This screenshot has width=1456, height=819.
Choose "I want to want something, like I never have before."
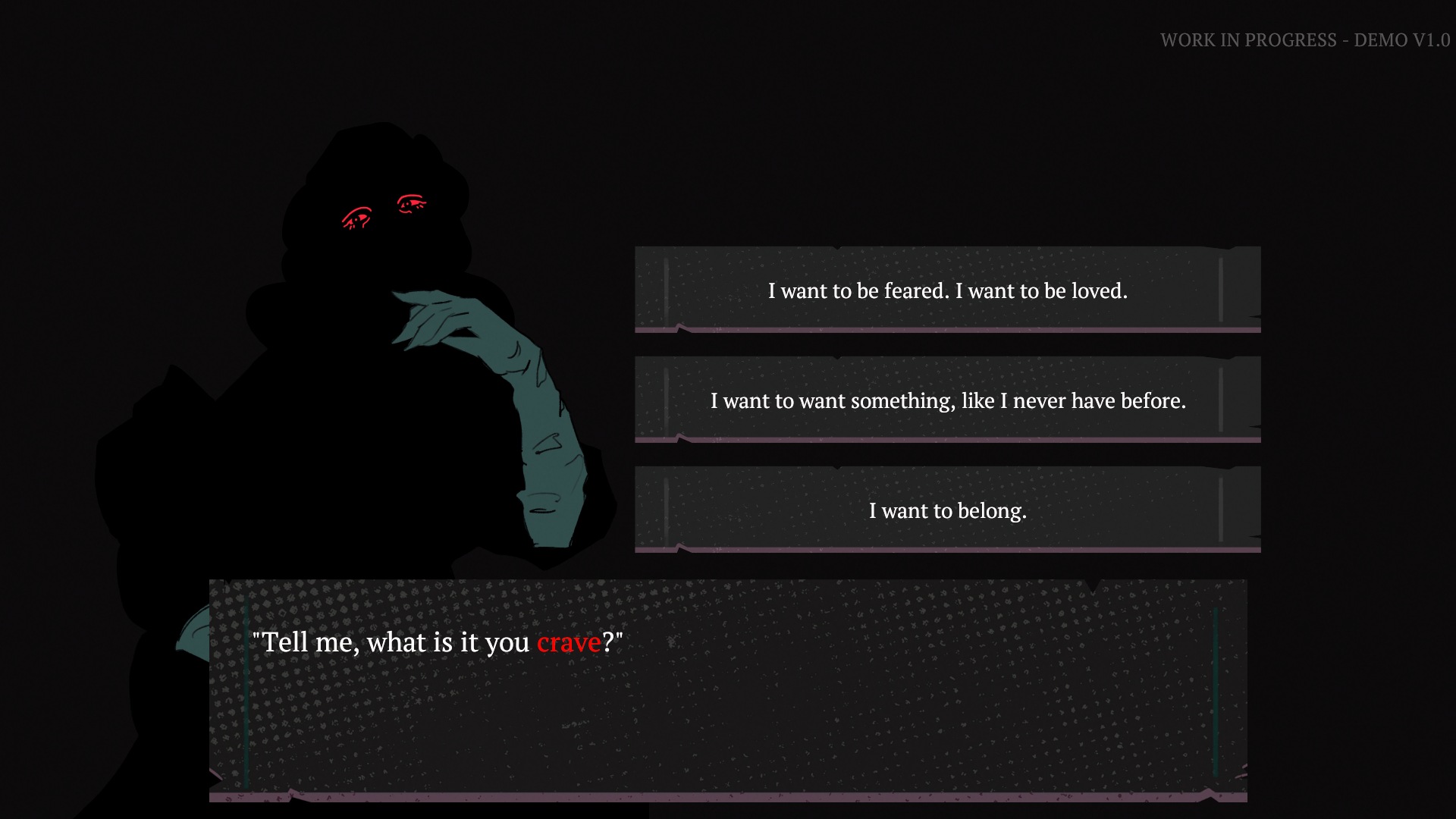tap(948, 401)
